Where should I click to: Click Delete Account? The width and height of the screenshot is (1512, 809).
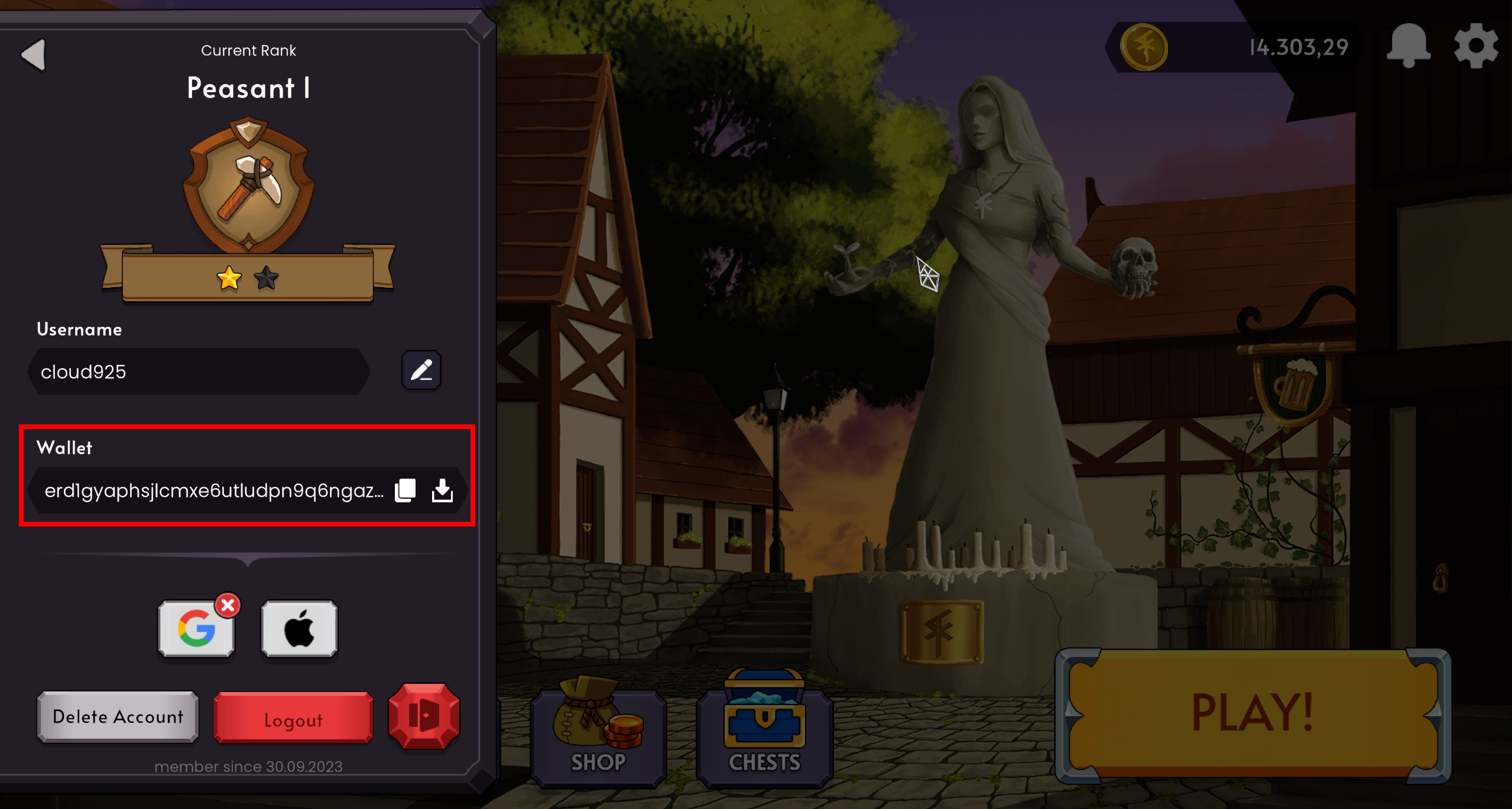(x=118, y=717)
